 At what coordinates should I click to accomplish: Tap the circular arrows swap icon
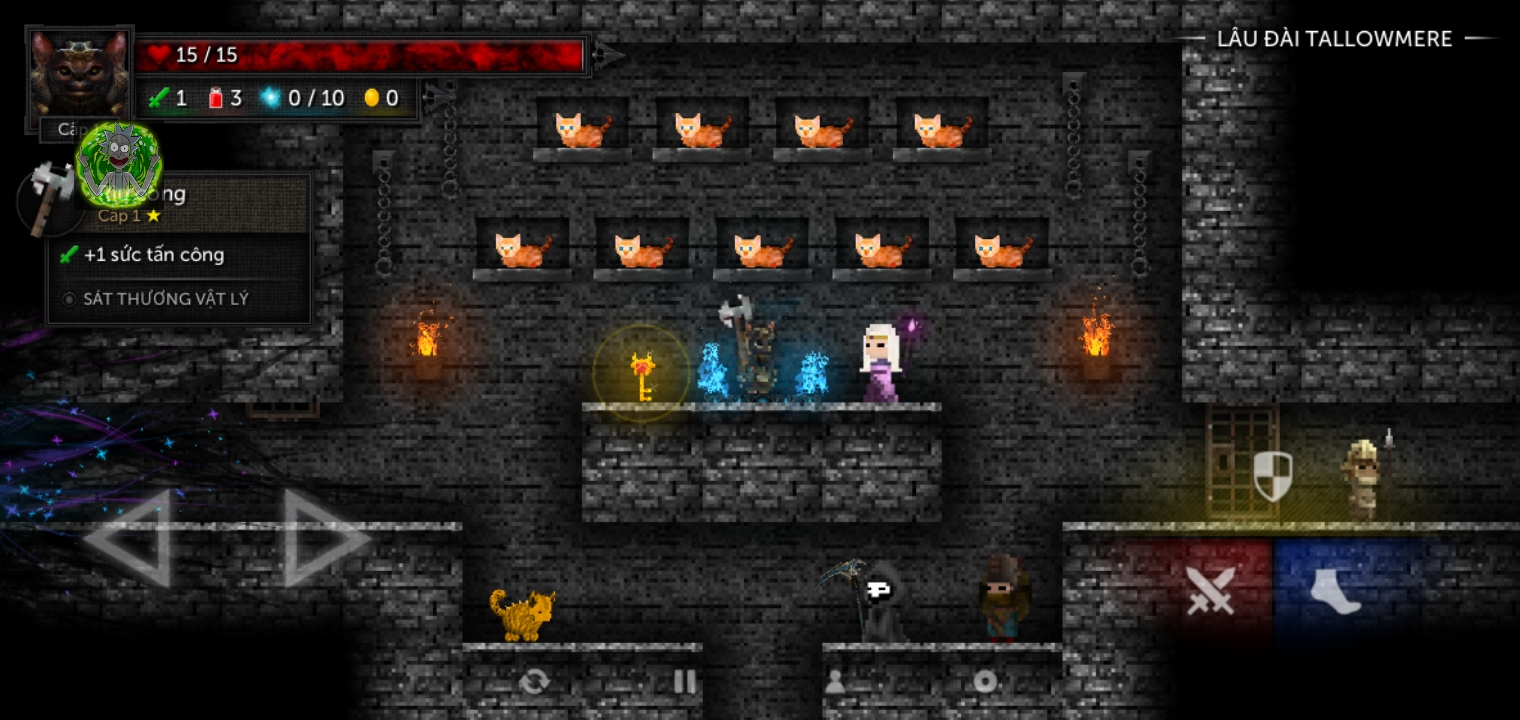[x=534, y=682]
